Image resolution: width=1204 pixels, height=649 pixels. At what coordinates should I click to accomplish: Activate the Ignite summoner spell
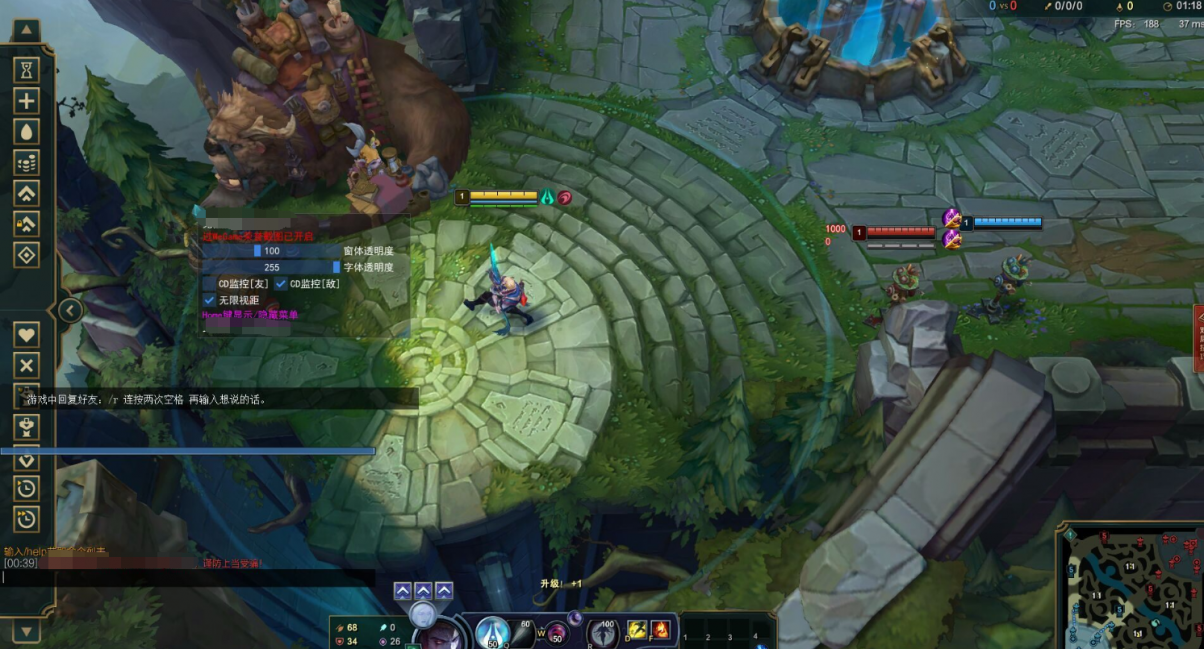(660, 630)
